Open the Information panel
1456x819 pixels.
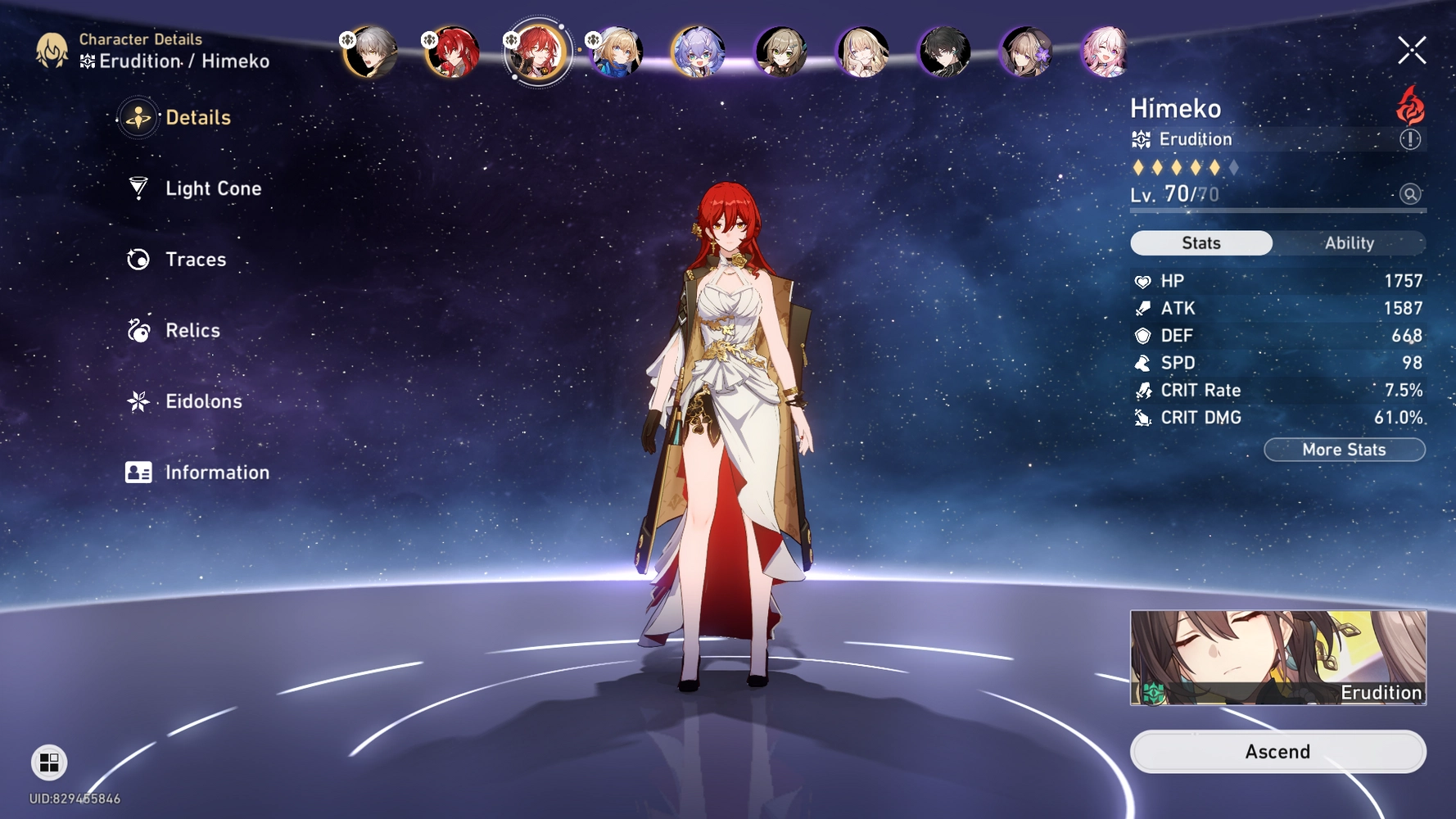tap(216, 473)
